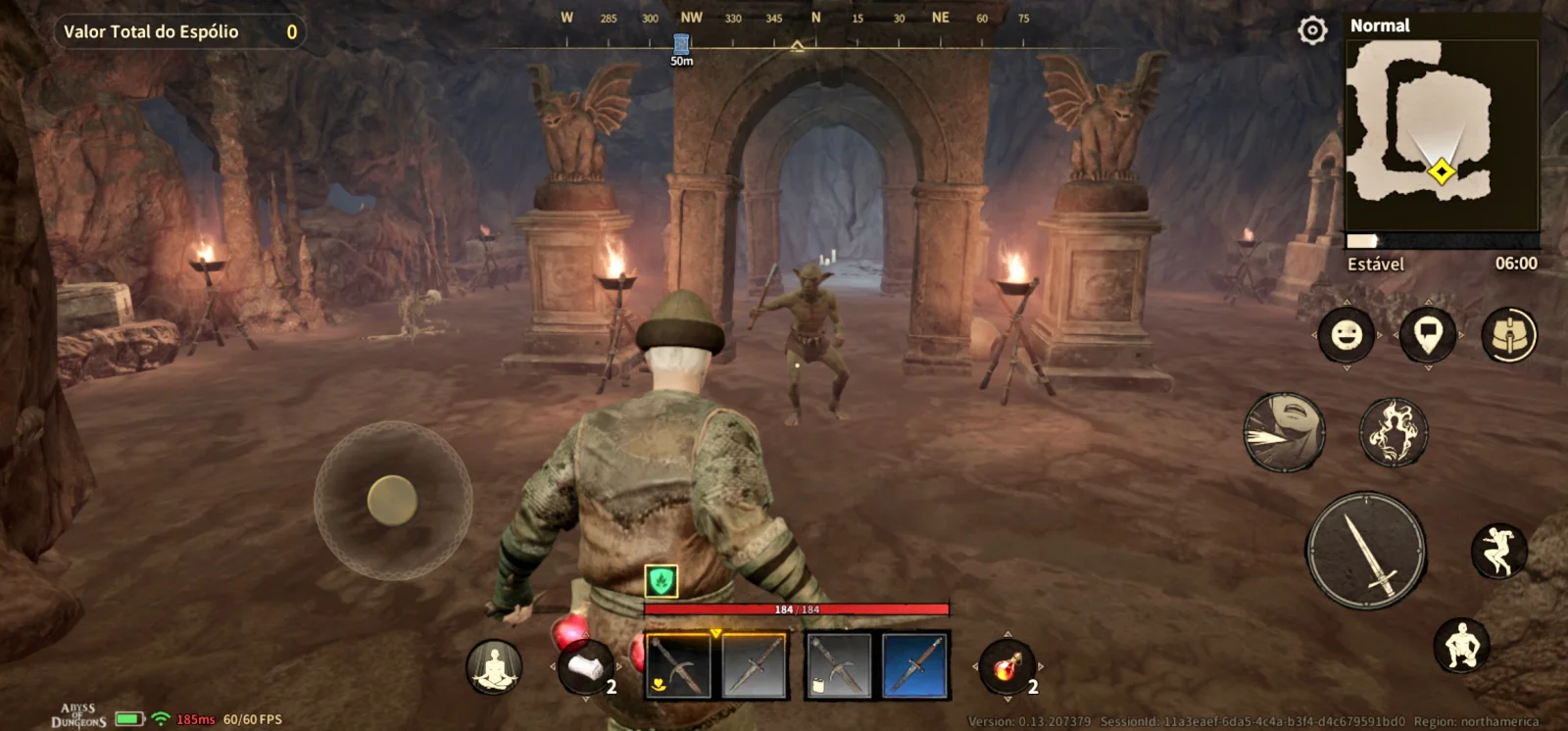Select the axe slot with scroll icon
This screenshot has width=1568, height=731.
point(838,666)
